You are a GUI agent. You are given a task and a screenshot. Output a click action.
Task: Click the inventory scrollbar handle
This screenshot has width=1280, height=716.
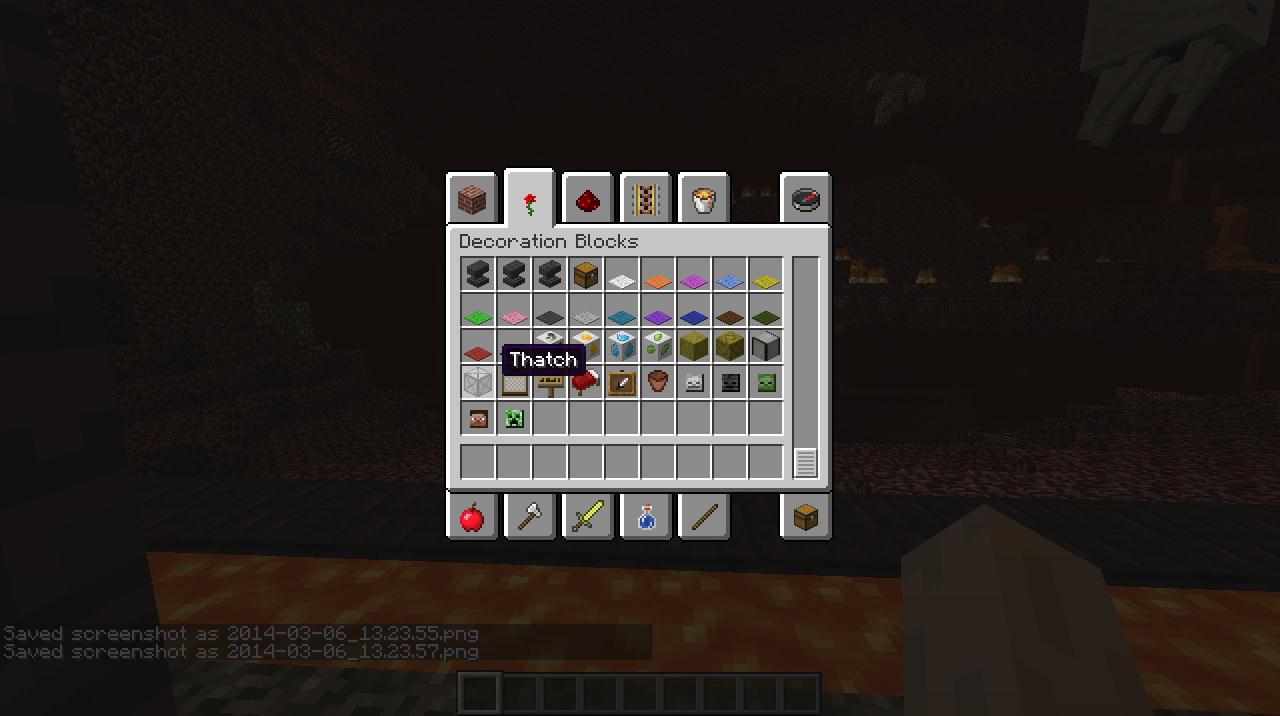(x=805, y=462)
